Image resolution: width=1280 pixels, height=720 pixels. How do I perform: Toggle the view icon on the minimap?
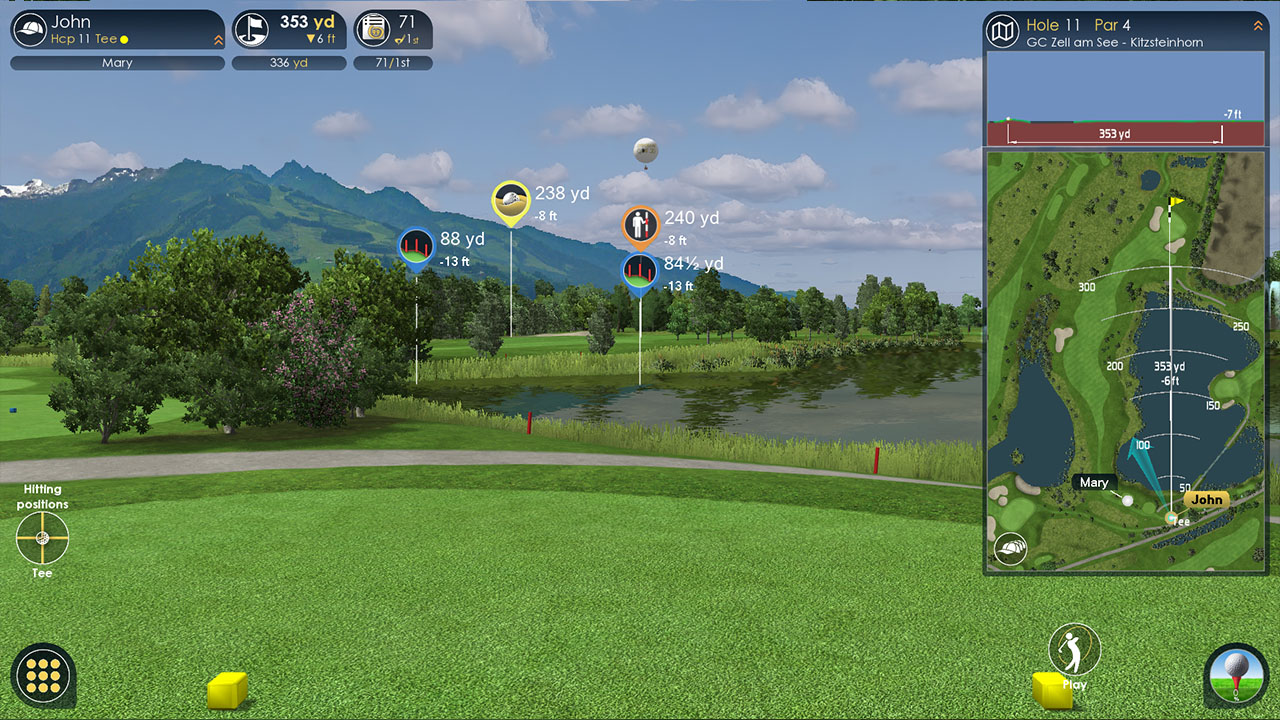(1010, 548)
